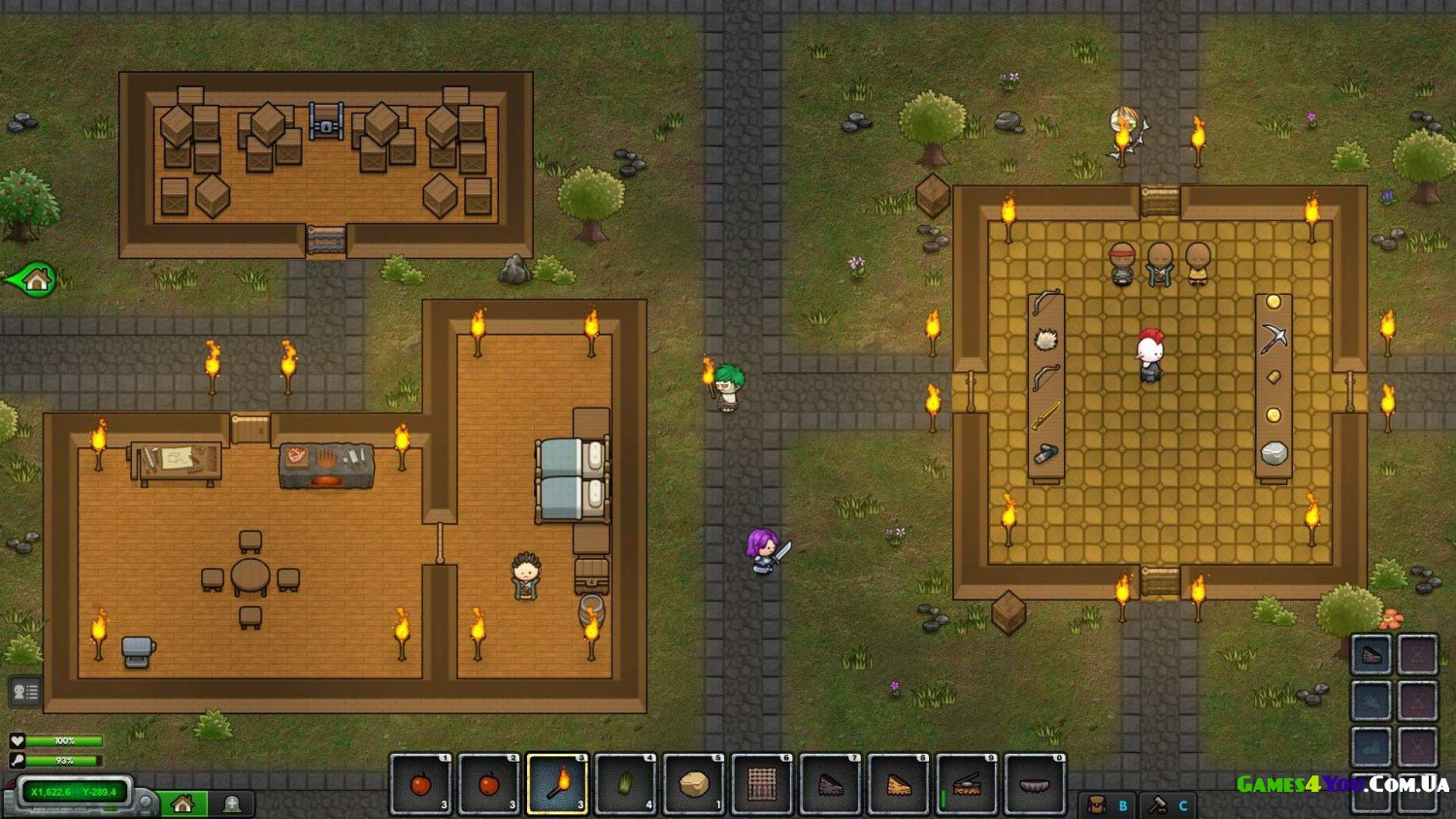Click the helmet equipment slot
The image size is (1456, 819).
pos(1372,656)
